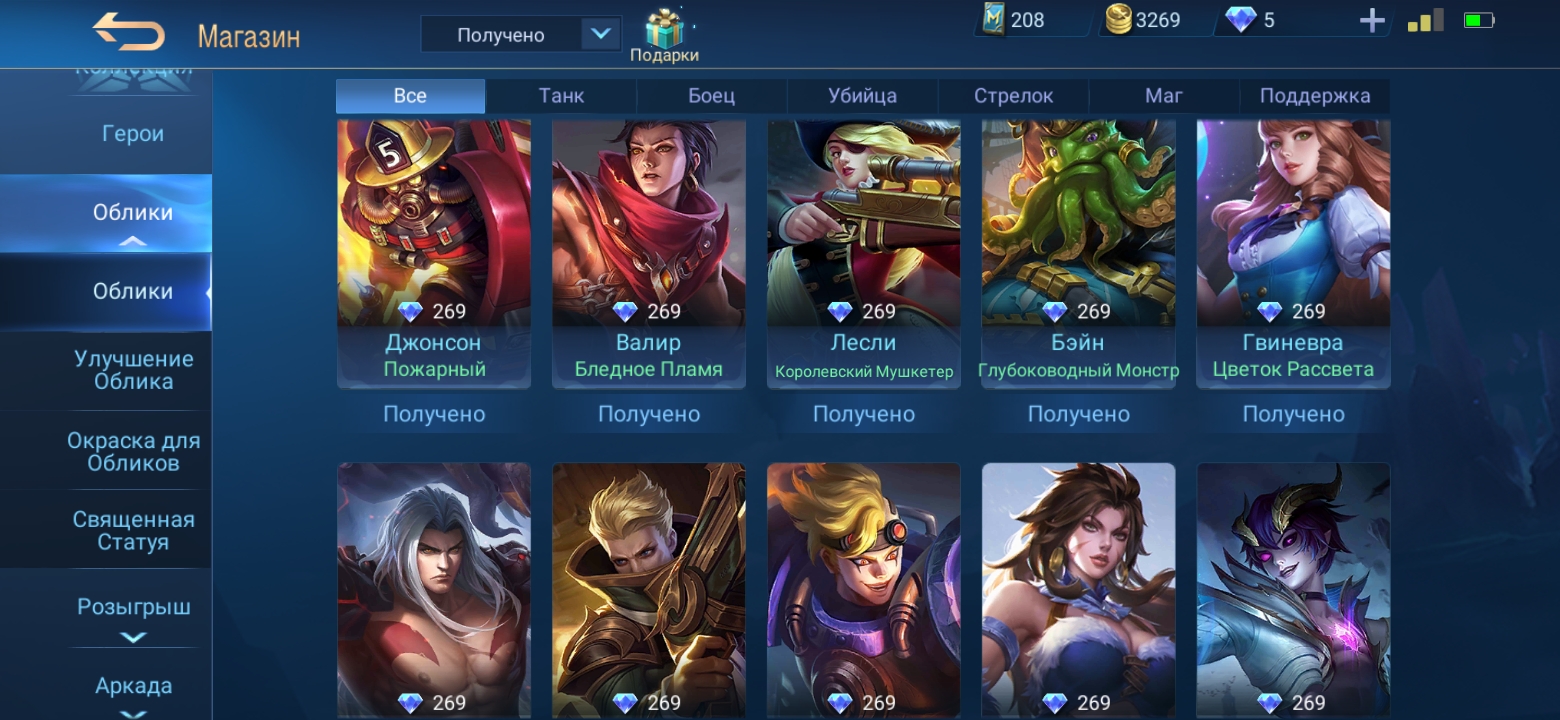Switch to the Танк tab
1560x720 pixels.
561,96
